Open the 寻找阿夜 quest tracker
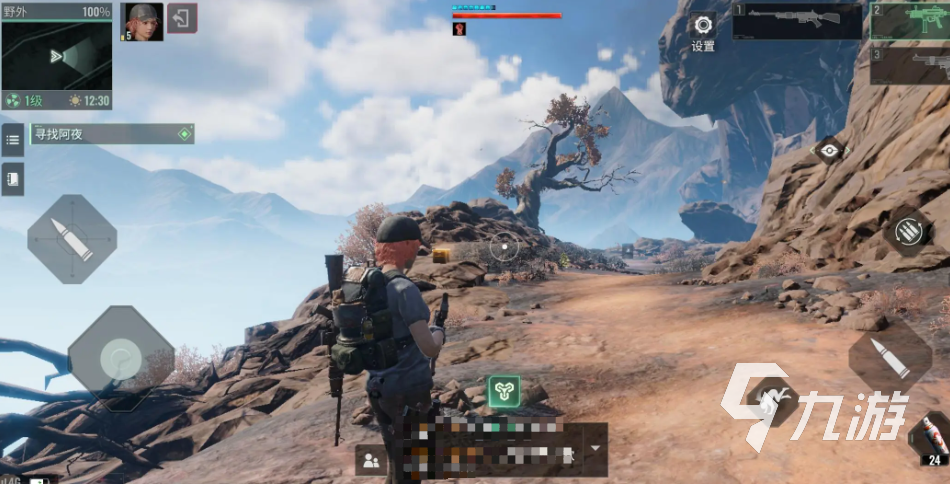 (112, 134)
